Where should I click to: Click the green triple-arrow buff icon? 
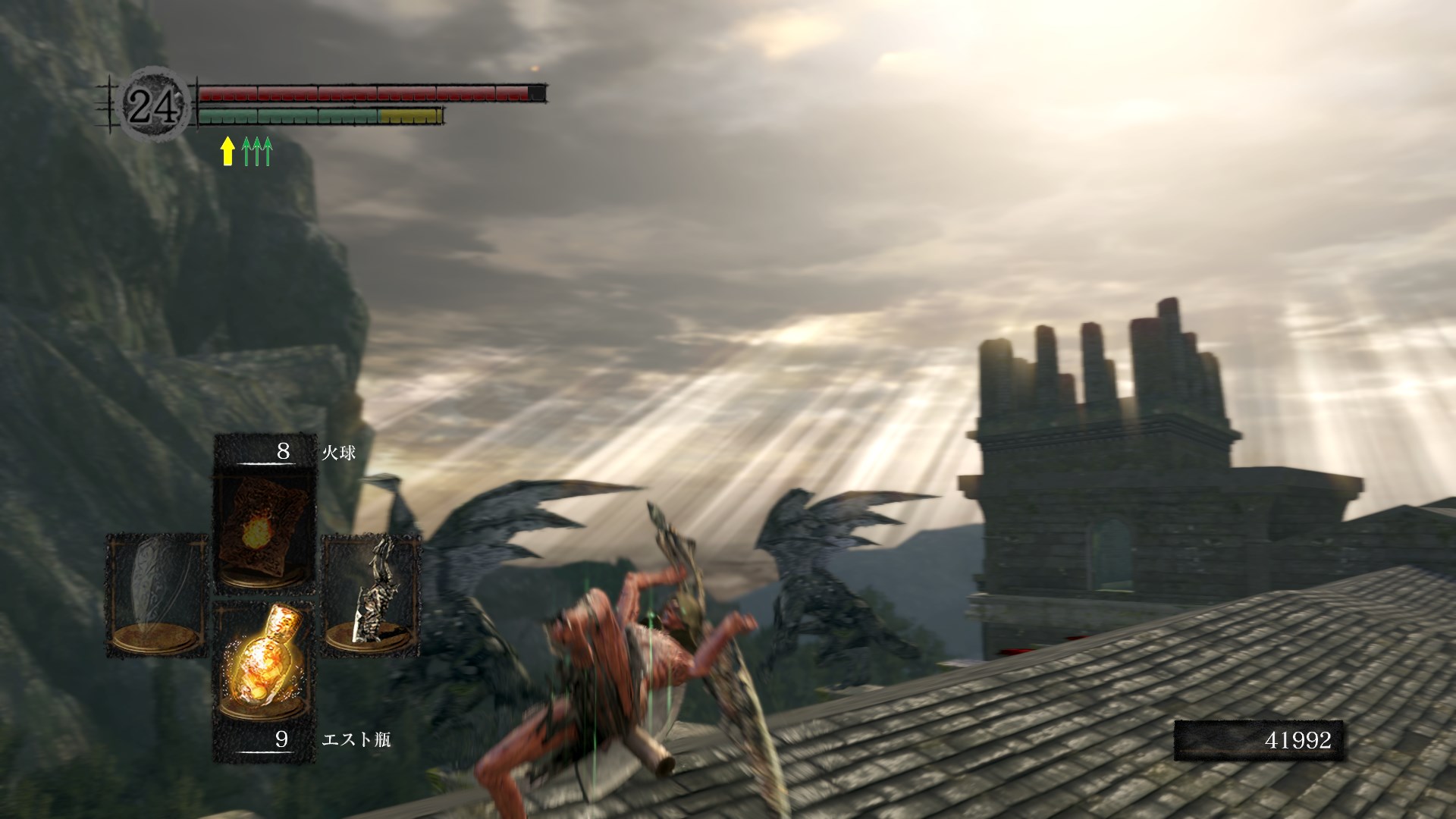257,151
